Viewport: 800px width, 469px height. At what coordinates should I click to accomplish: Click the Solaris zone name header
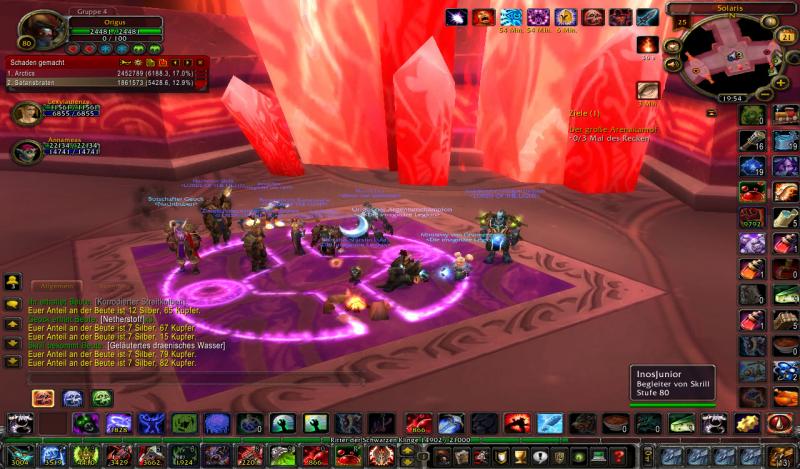coord(728,8)
